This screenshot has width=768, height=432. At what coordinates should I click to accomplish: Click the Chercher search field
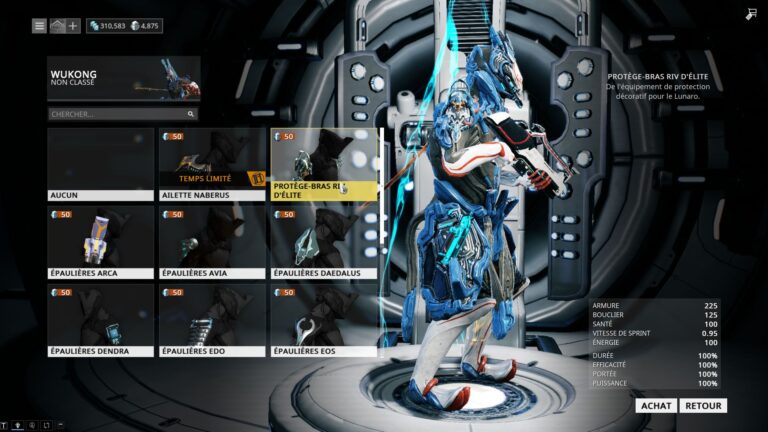(123, 114)
